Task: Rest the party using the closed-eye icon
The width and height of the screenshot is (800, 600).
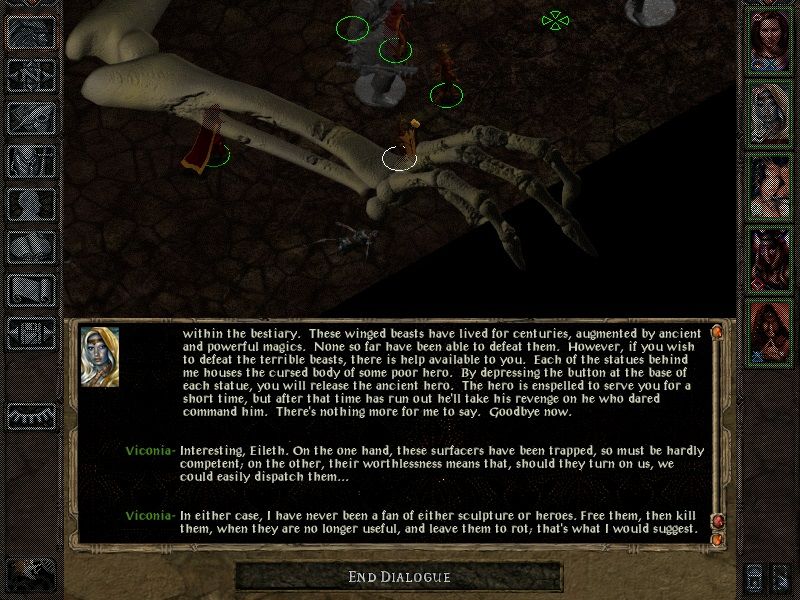Action: tap(31, 414)
